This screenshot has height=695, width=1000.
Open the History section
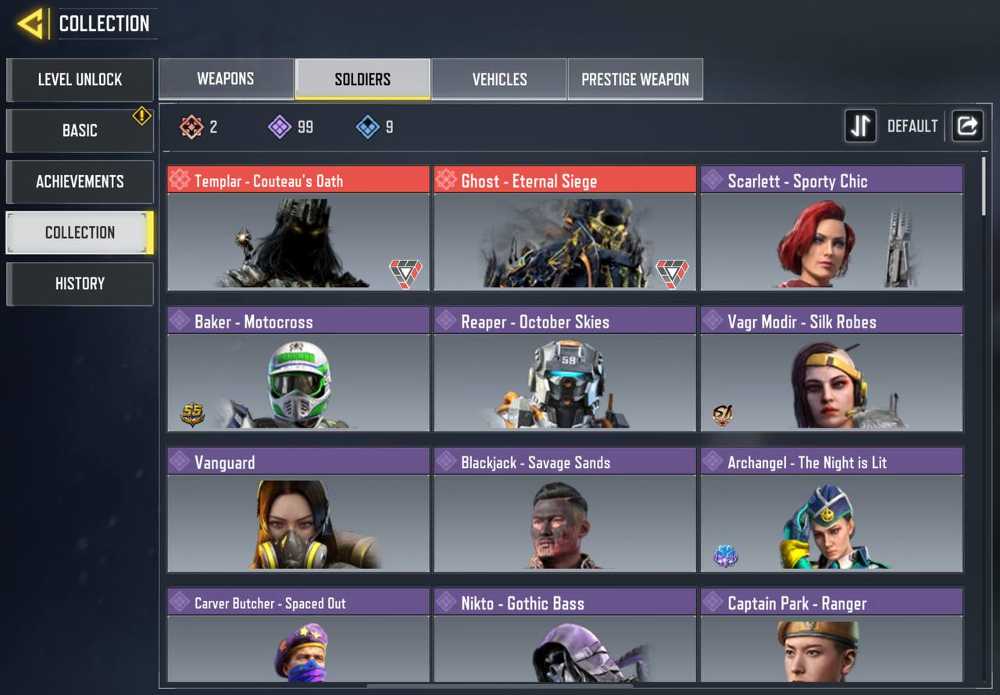point(80,283)
